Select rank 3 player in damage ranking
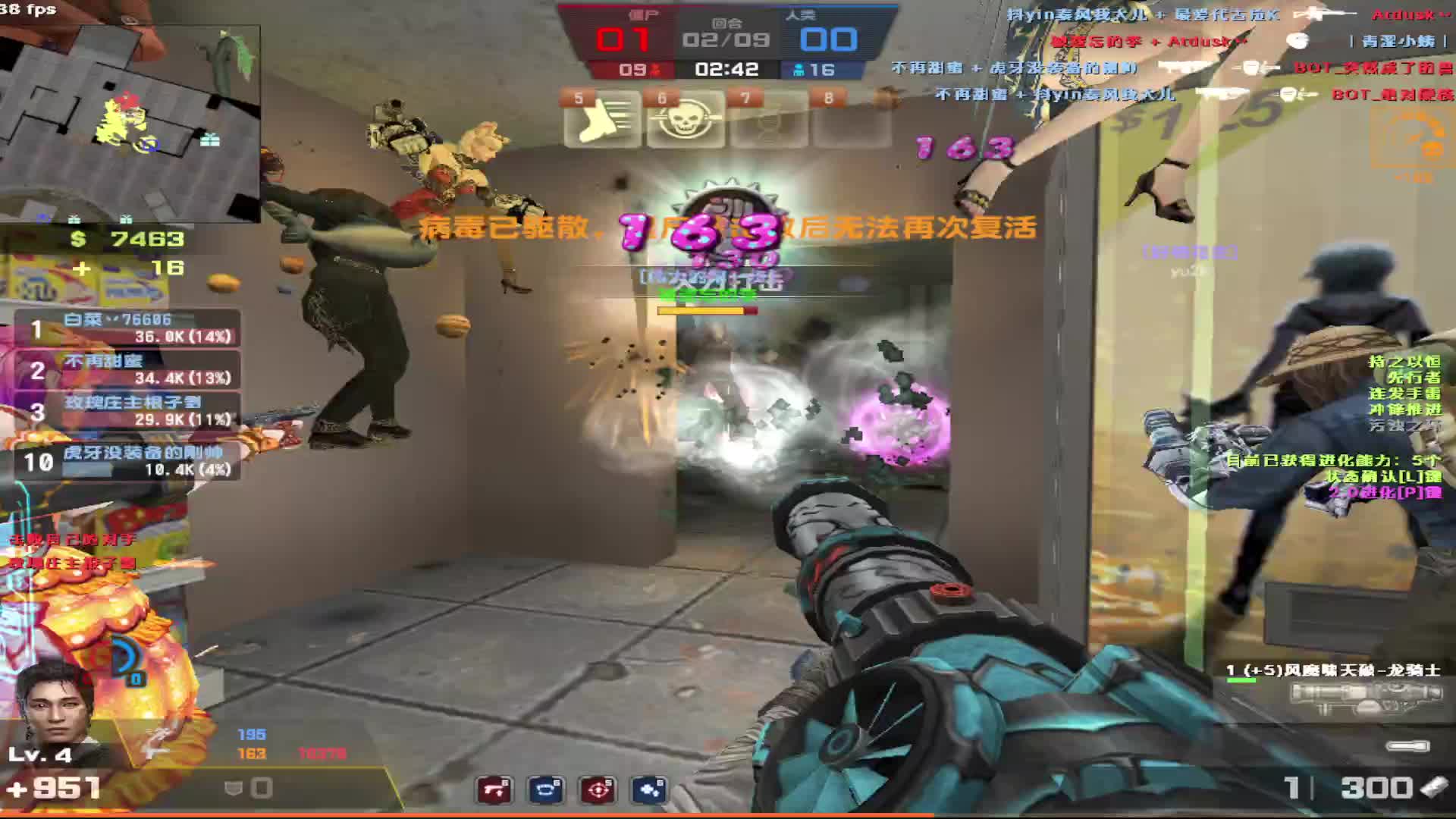Screen dimensions: 1456x819 (x=127, y=412)
